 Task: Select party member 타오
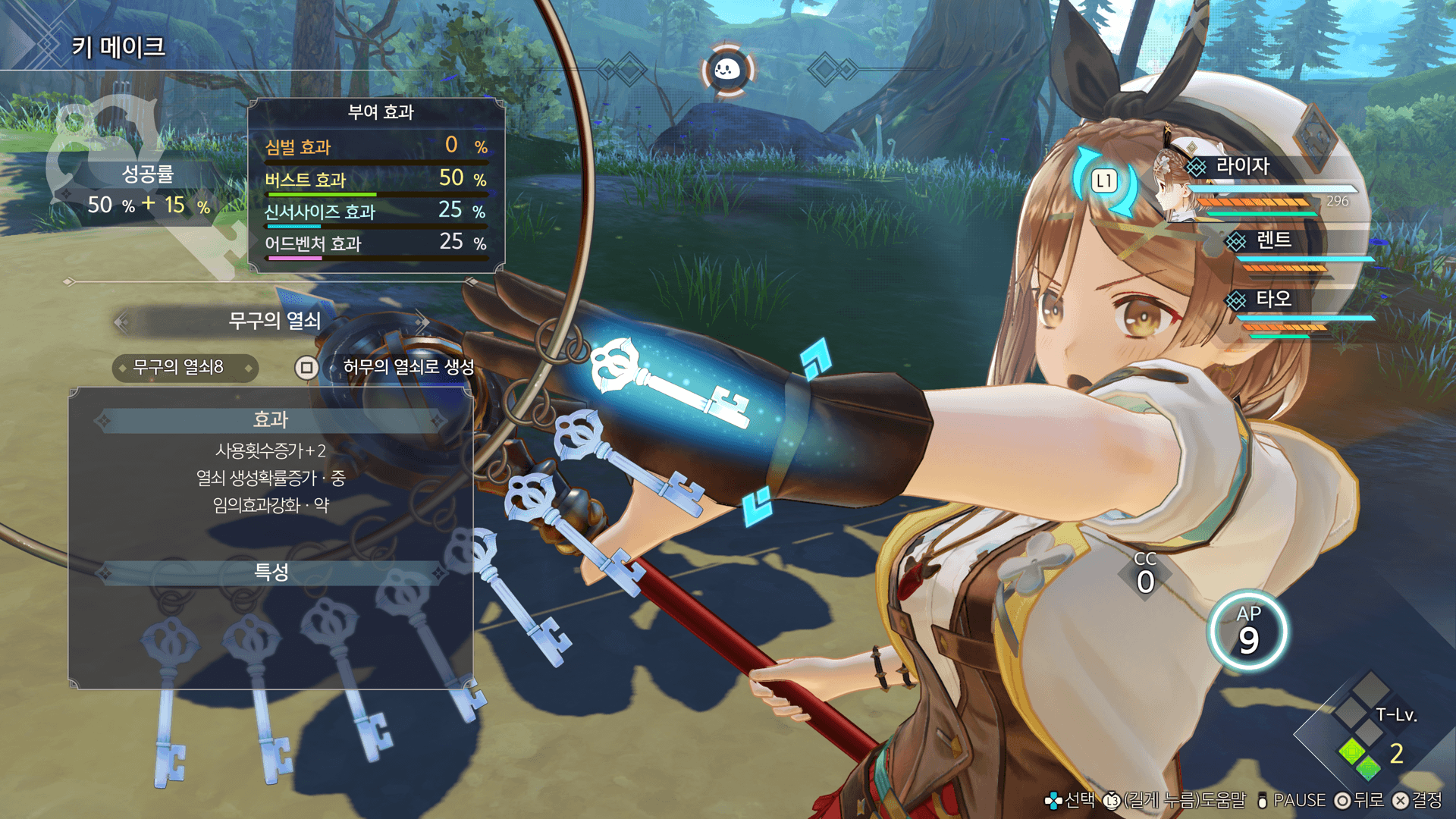[x=1273, y=300]
